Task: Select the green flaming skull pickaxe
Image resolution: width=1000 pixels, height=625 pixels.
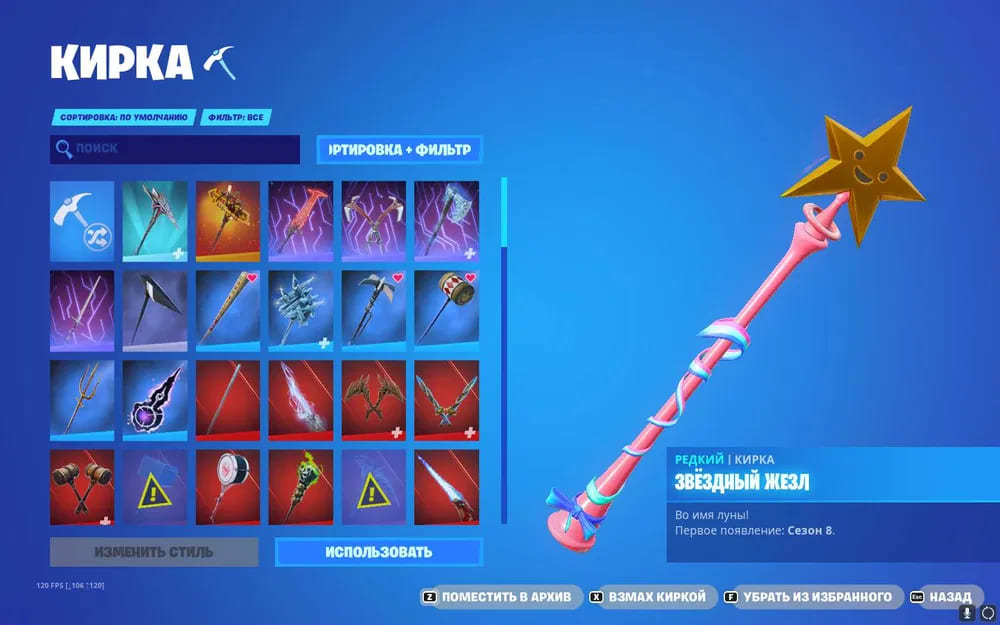Action: [301, 489]
